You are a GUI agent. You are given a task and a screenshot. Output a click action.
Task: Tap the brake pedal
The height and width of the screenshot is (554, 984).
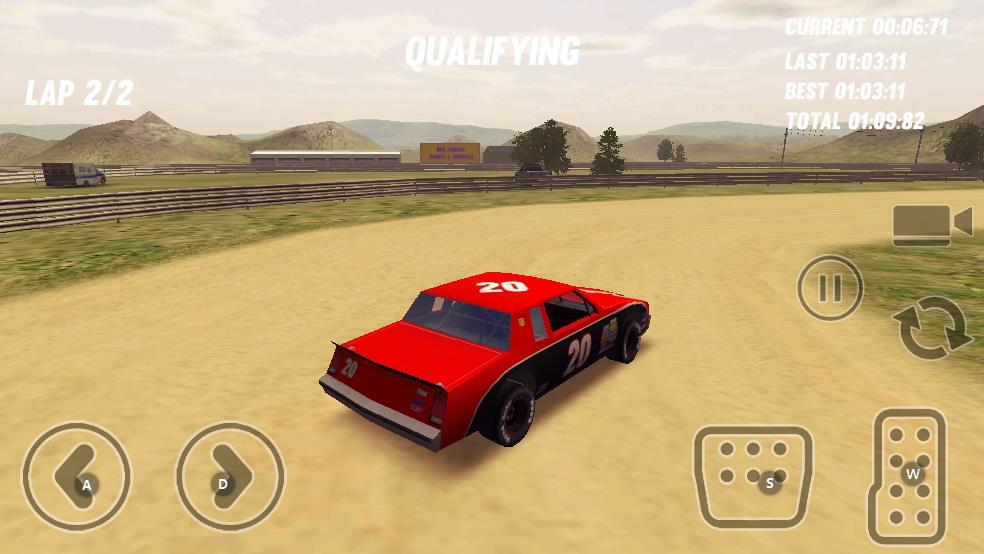752,476
